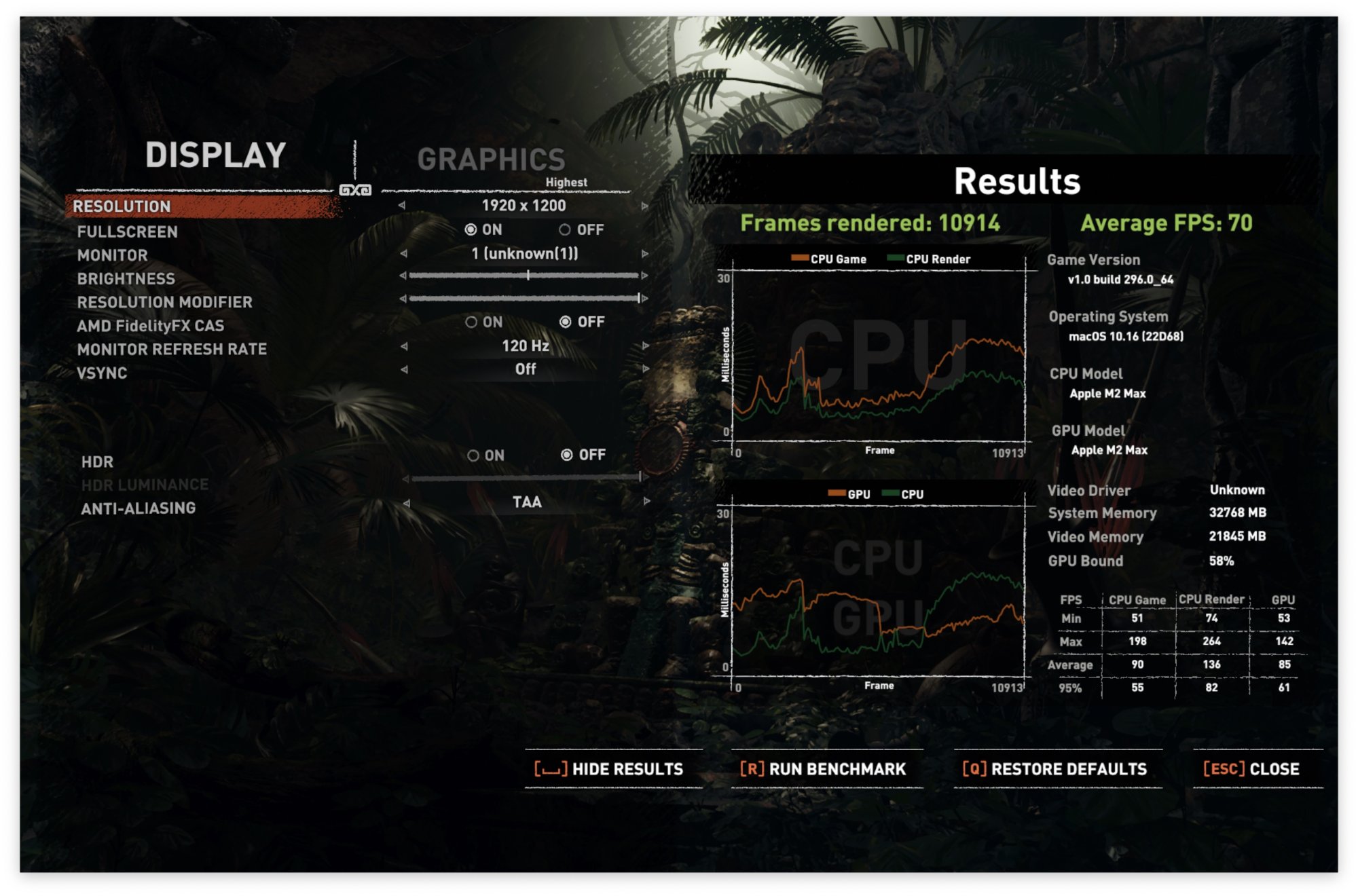This screenshot has height=896, width=1358.
Task: Increase resolution with the right arrow
Action: (x=644, y=206)
